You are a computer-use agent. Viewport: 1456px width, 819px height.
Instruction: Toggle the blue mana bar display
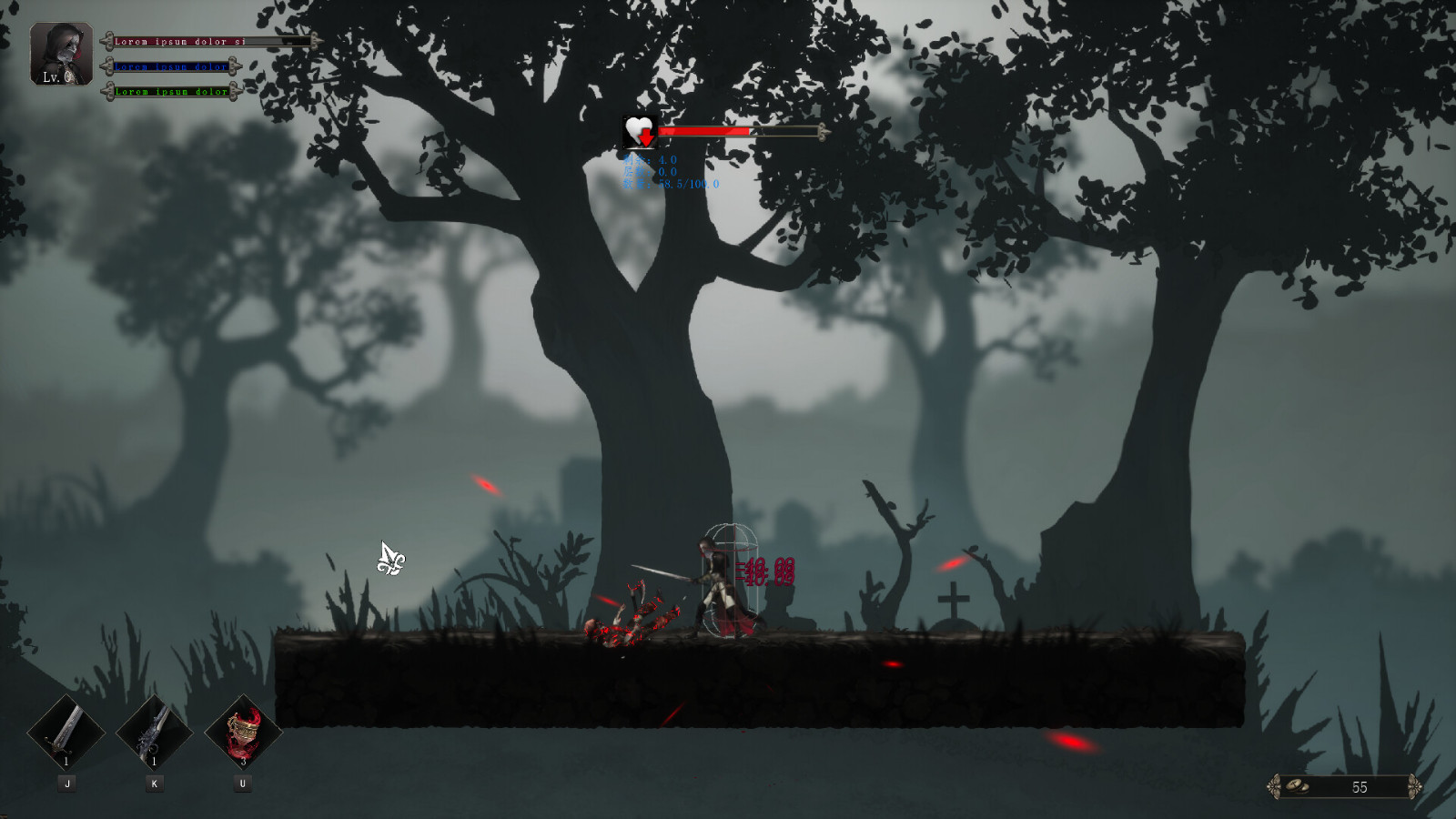click(x=173, y=66)
